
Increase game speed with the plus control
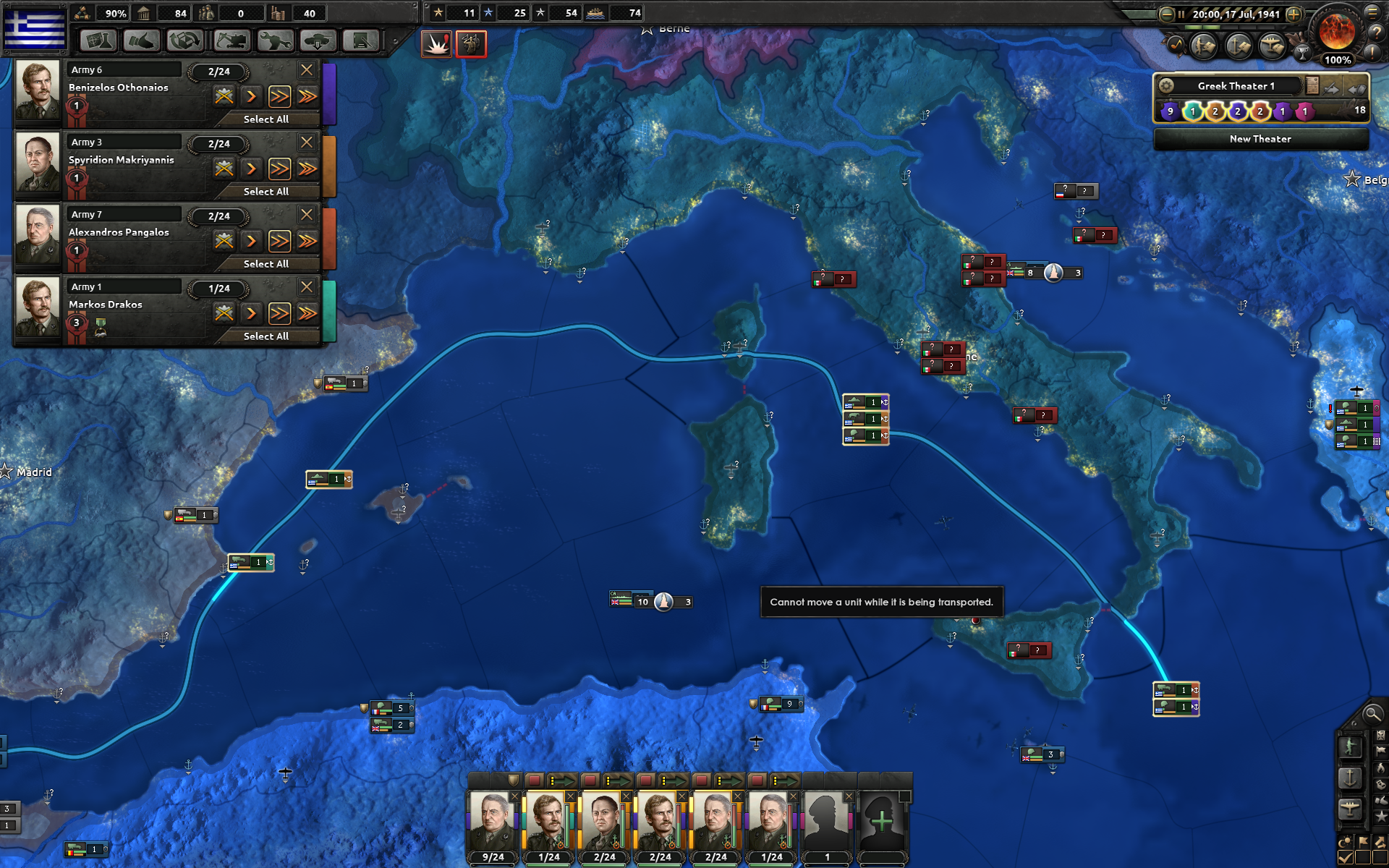tap(1294, 14)
